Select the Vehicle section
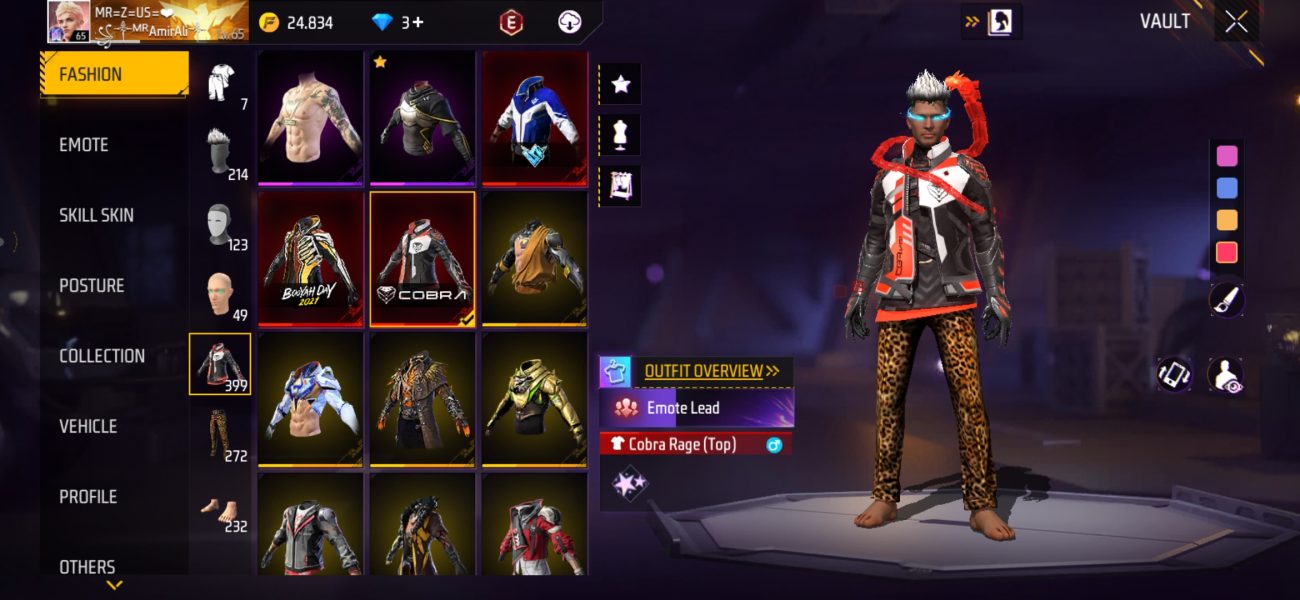 (88, 426)
